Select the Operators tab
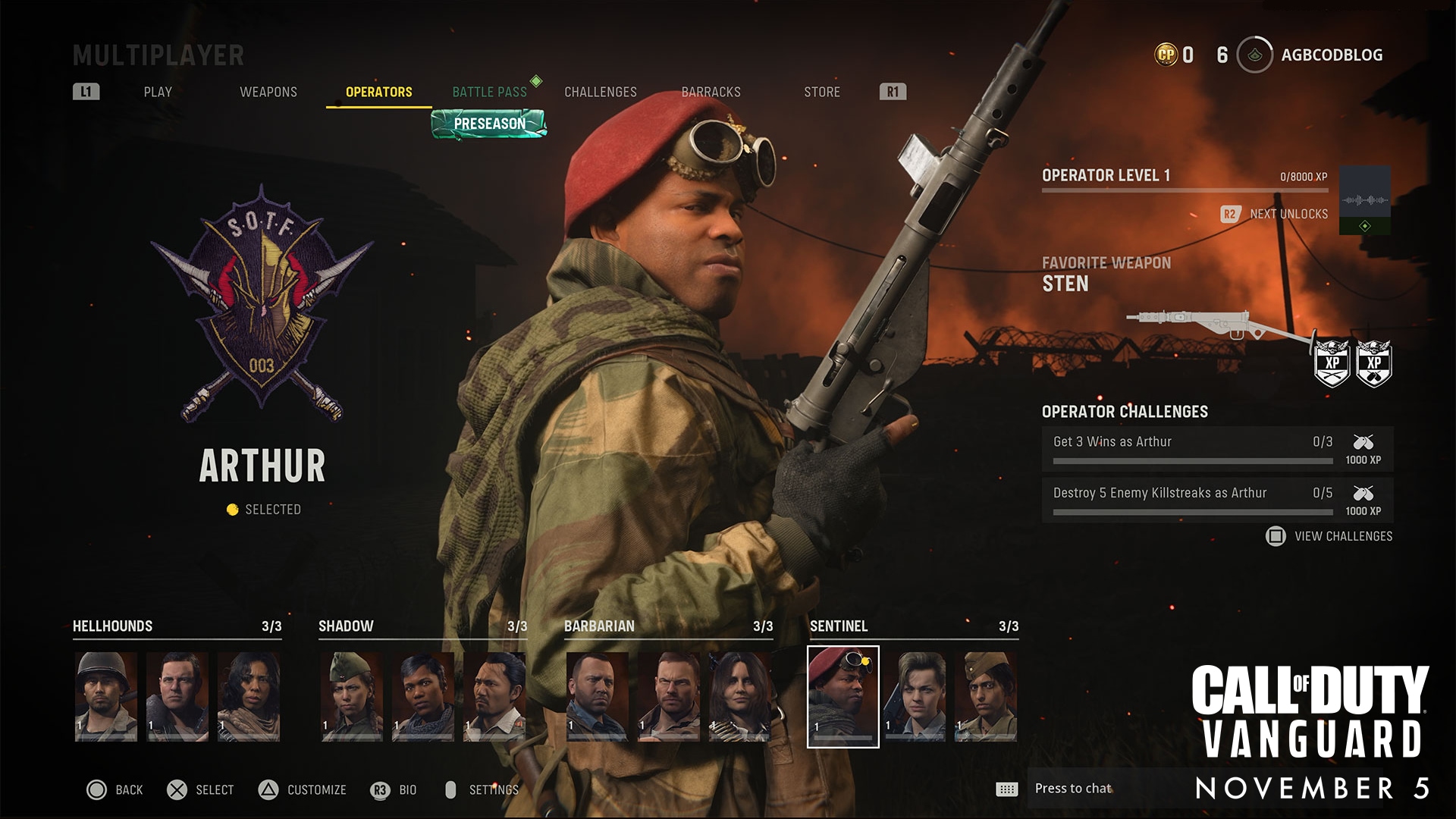Screen dimensions: 1456x819 pyautogui.click(x=378, y=92)
